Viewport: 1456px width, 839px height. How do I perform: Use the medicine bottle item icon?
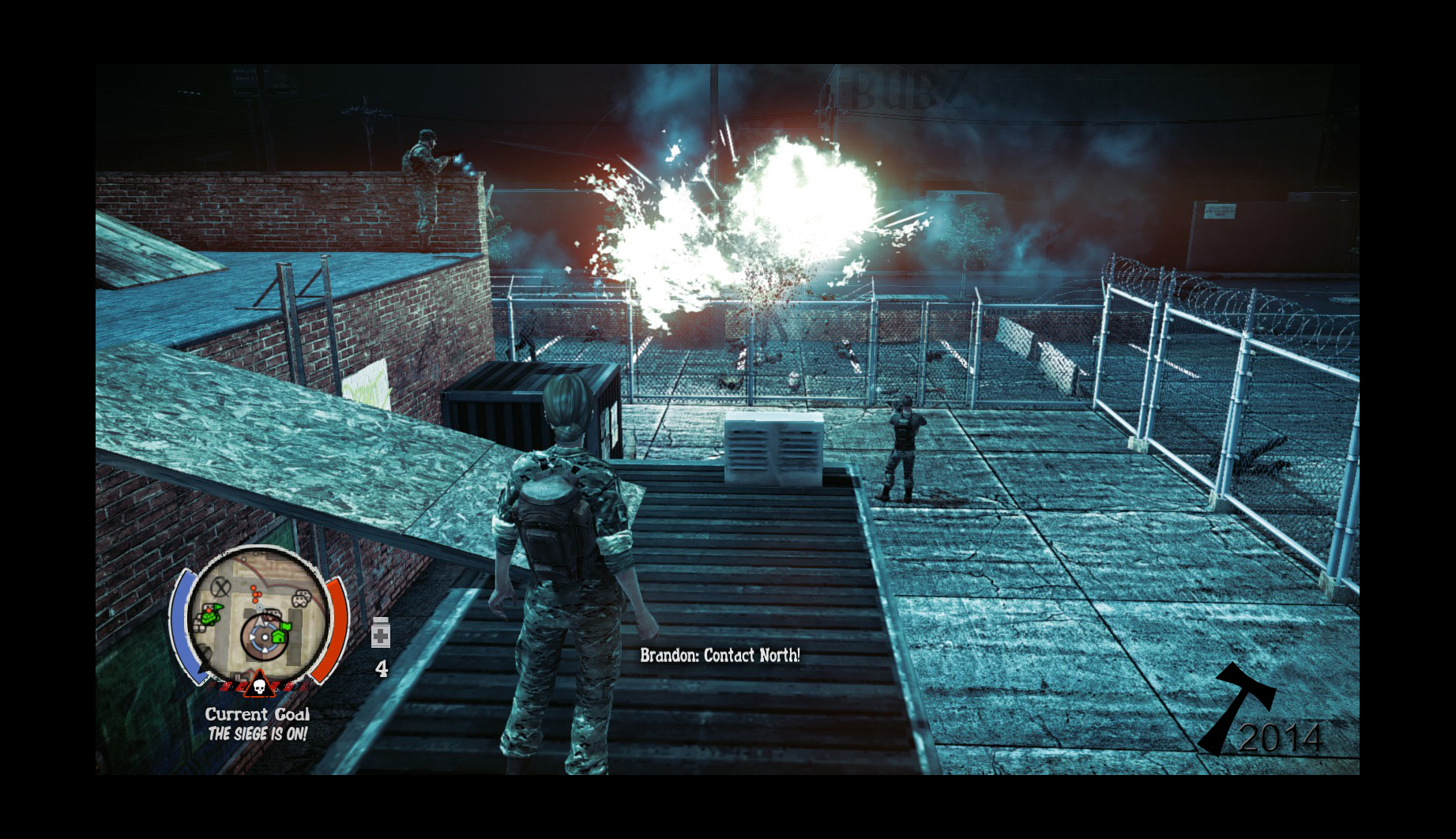(381, 633)
